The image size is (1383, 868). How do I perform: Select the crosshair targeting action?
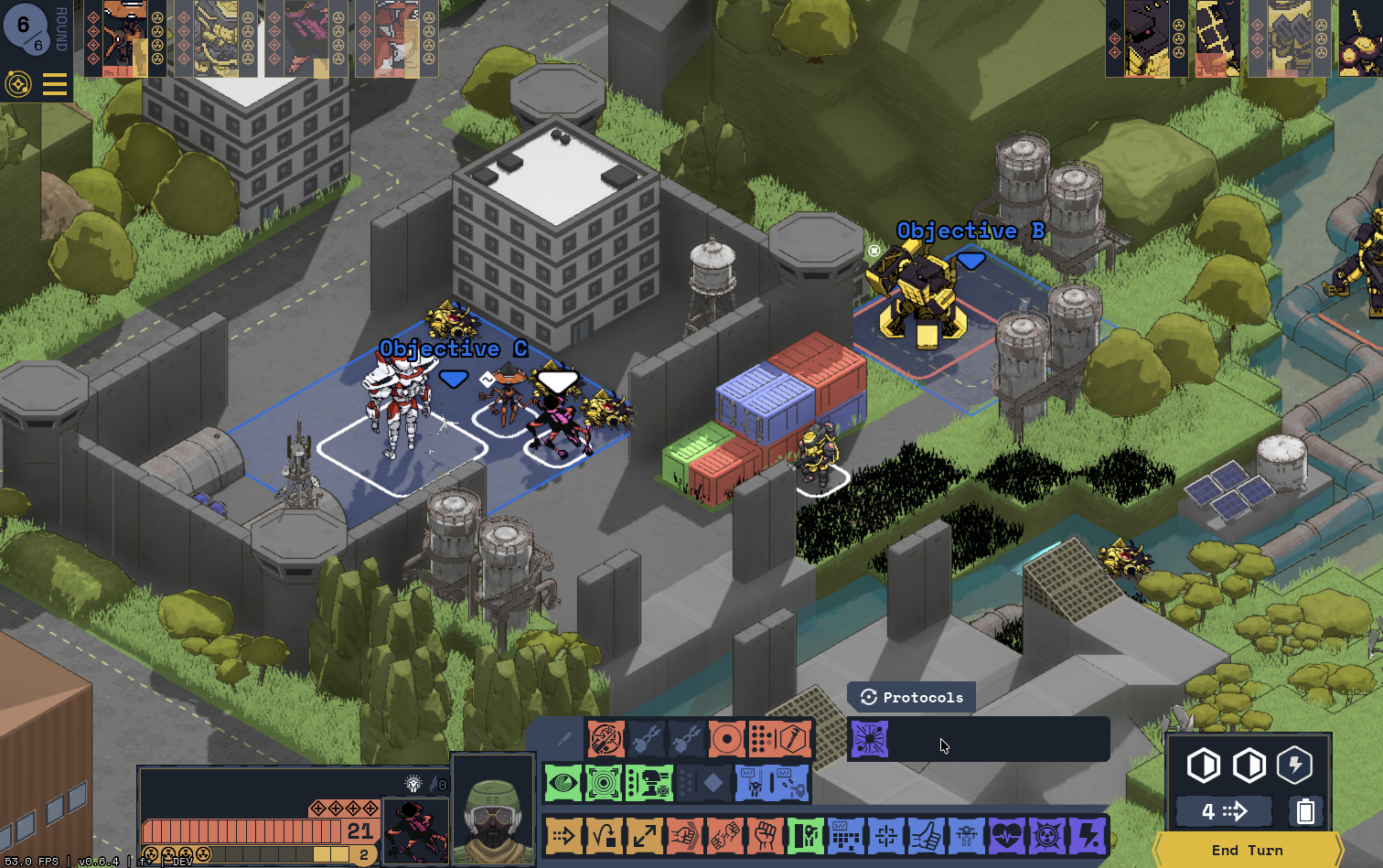click(x=886, y=835)
